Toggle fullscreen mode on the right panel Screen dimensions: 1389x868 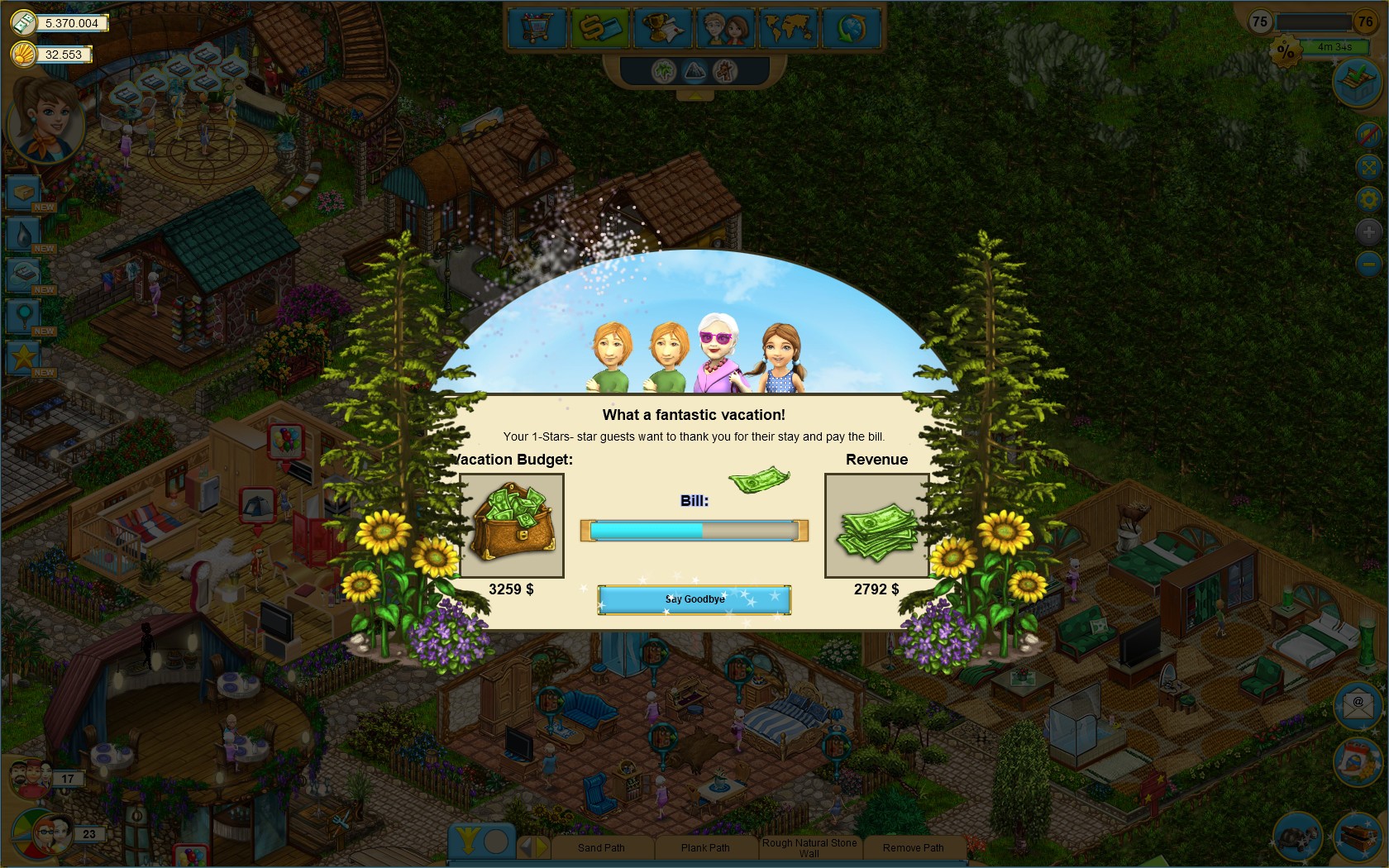click(x=1368, y=165)
